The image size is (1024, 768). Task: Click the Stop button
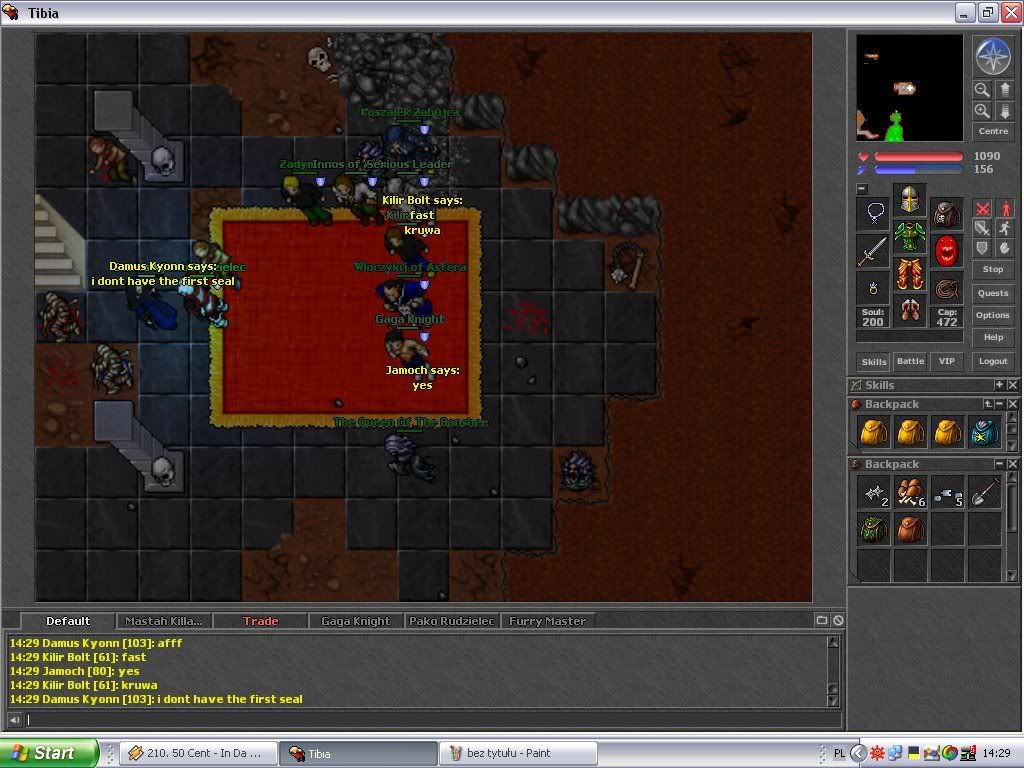pyautogui.click(x=992, y=269)
